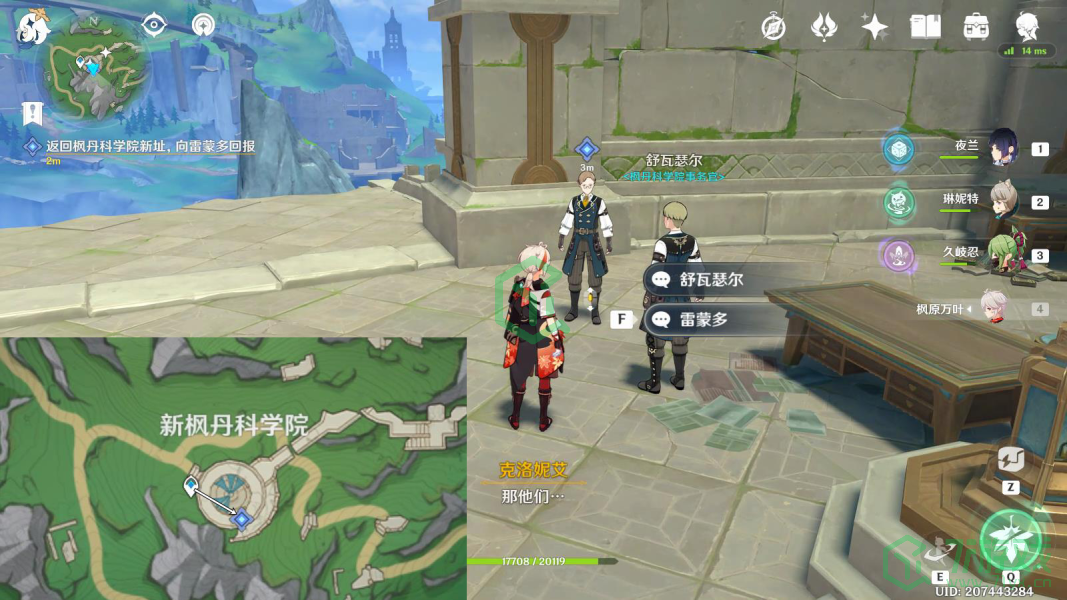
Task: Open the compass events icon
Action: (x=772, y=27)
